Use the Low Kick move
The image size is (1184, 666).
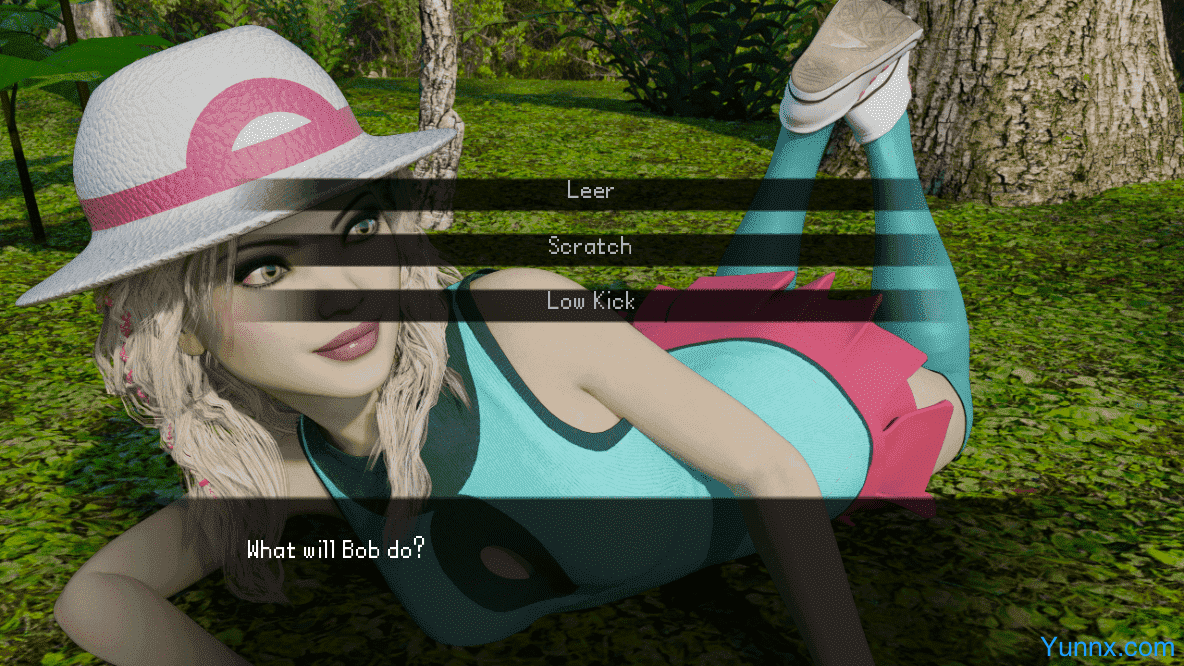[x=590, y=301]
